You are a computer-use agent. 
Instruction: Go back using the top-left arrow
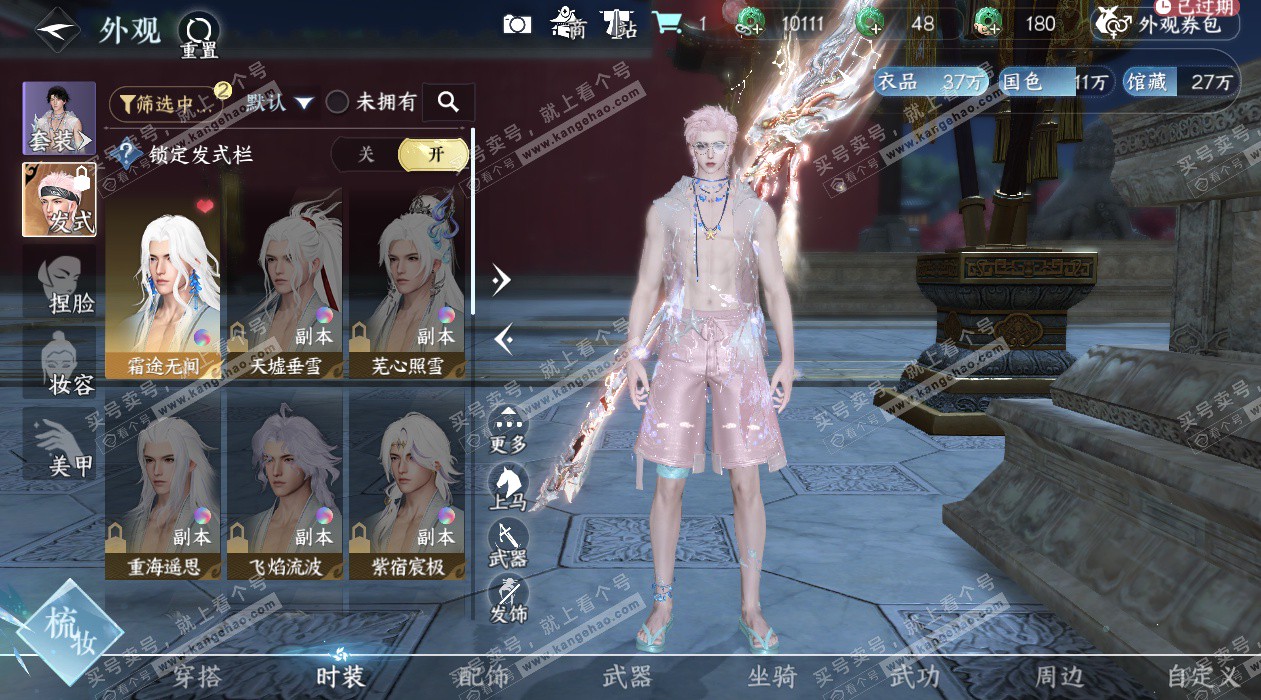[55, 29]
